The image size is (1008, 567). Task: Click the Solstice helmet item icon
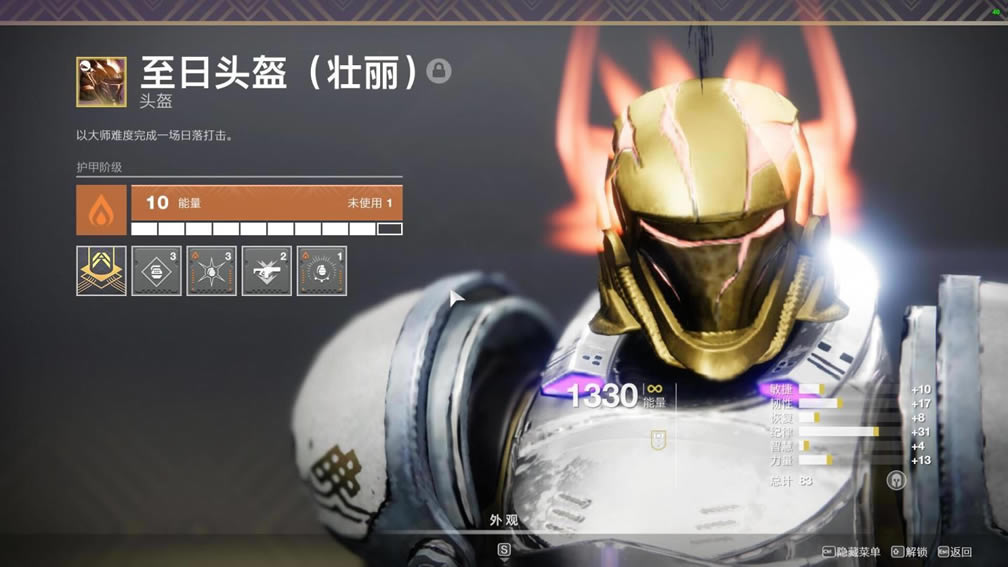[x=101, y=81]
